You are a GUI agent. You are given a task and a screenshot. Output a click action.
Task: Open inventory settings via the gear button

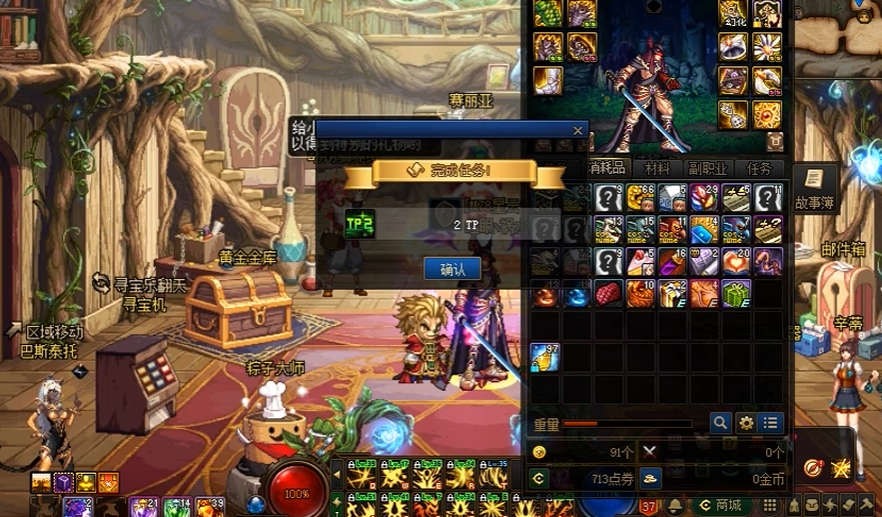pyautogui.click(x=746, y=423)
